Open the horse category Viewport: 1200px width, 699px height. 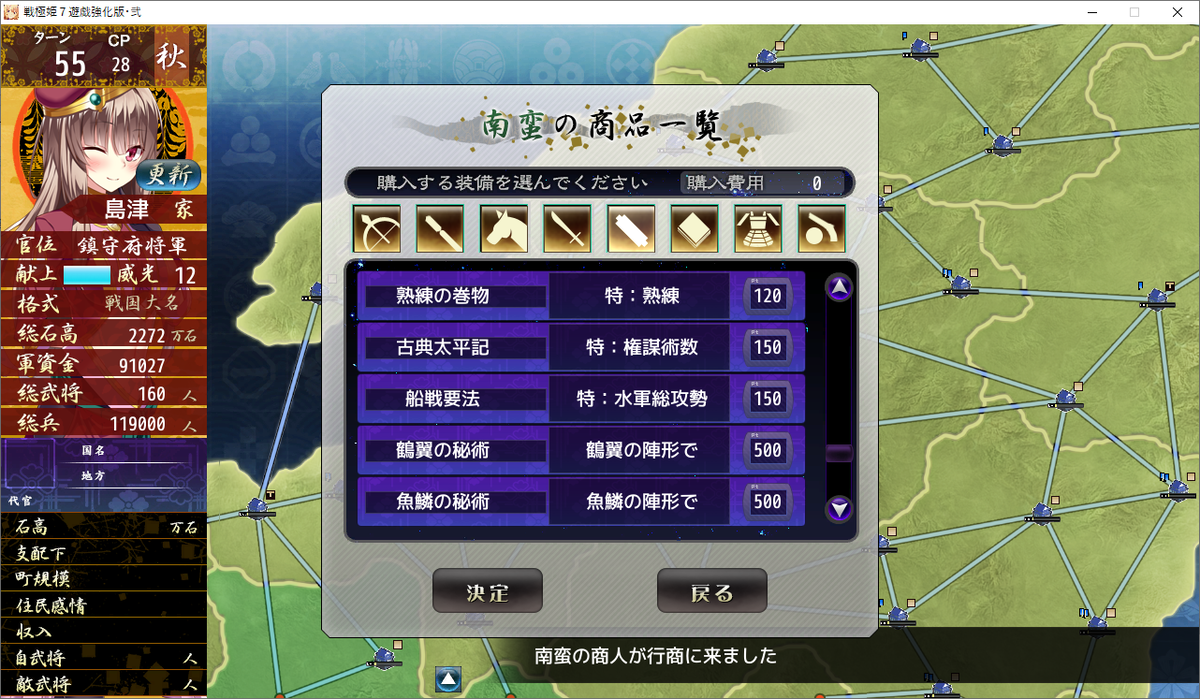click(504, 229)
